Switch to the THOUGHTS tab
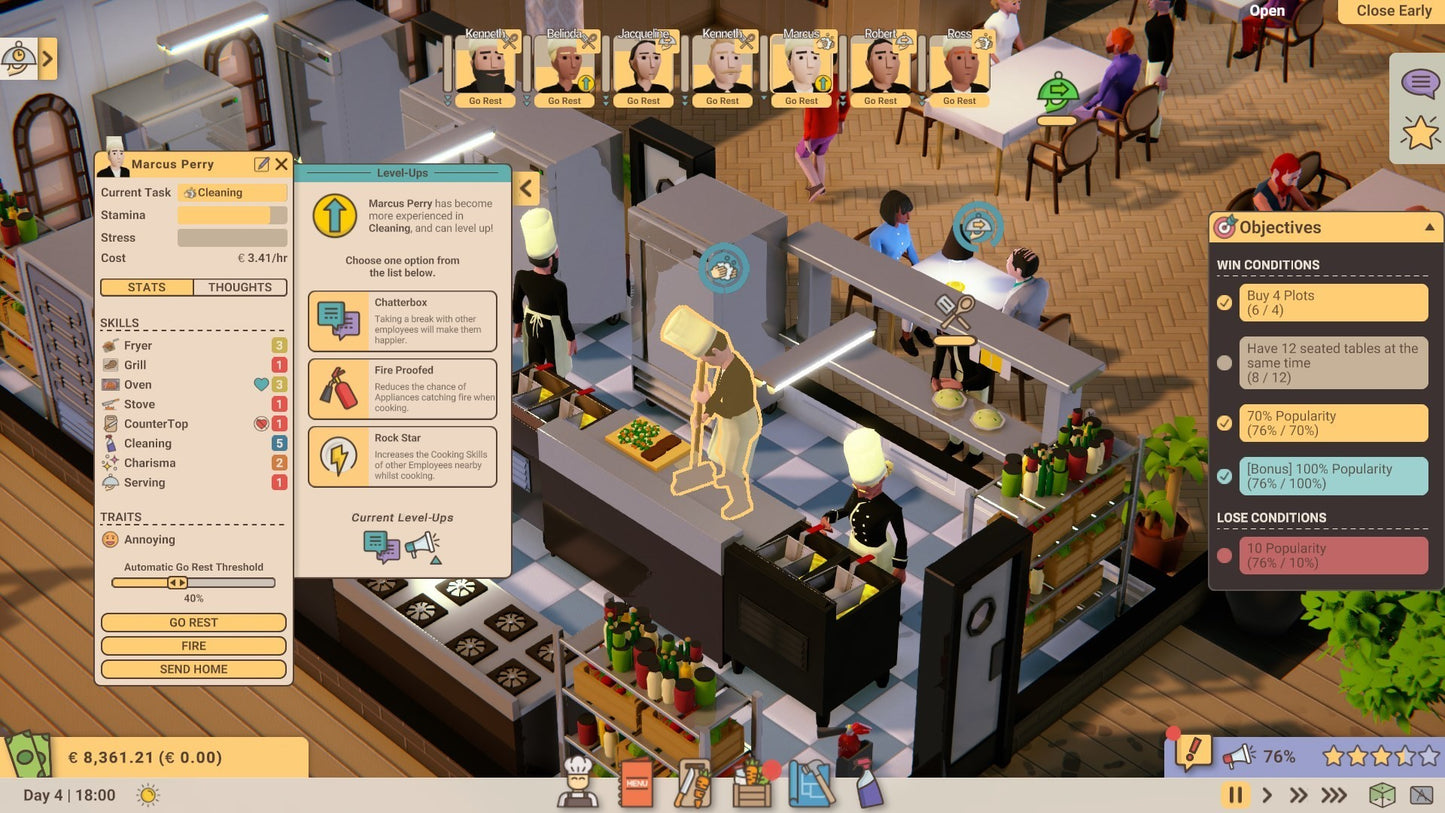 [239, 287]
